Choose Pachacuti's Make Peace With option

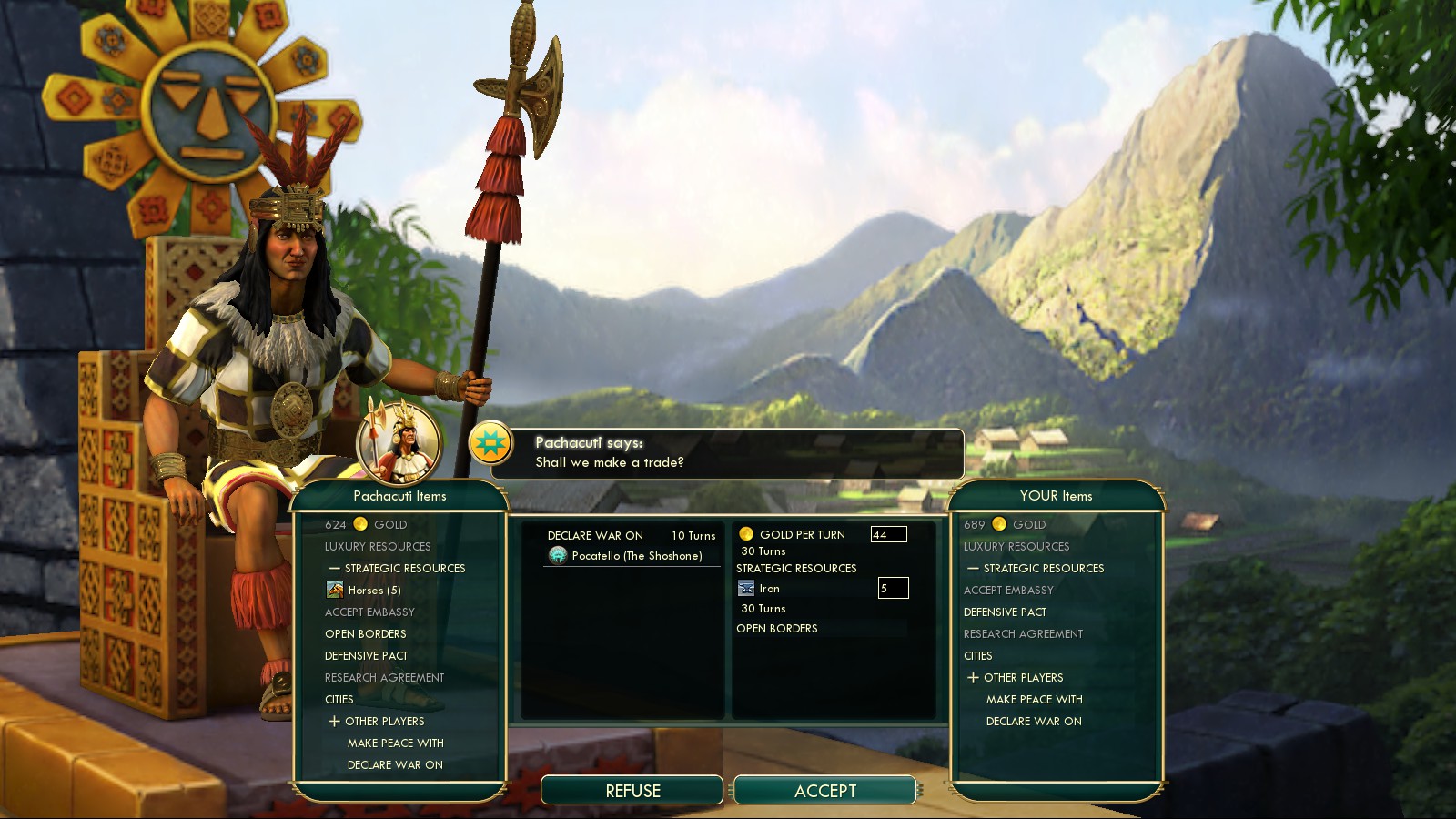pyautogui.click(x=395, y=743)
